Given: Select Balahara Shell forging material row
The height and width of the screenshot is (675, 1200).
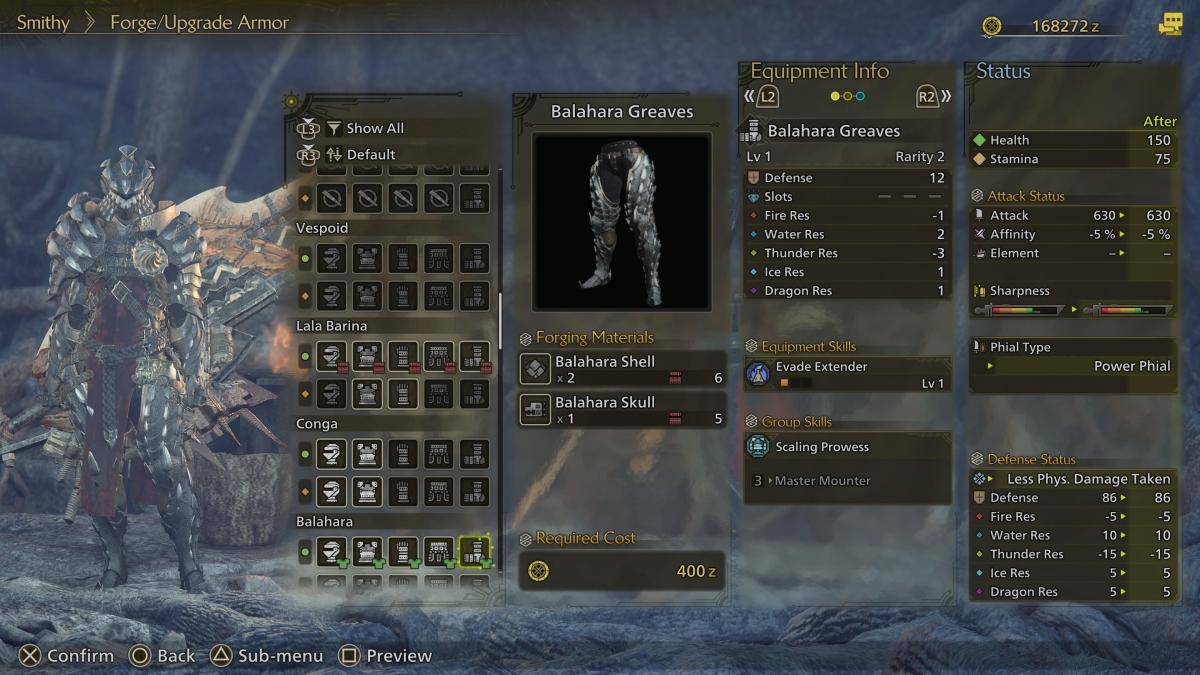Looking at the screenshot, I should (x=622, y=369).
